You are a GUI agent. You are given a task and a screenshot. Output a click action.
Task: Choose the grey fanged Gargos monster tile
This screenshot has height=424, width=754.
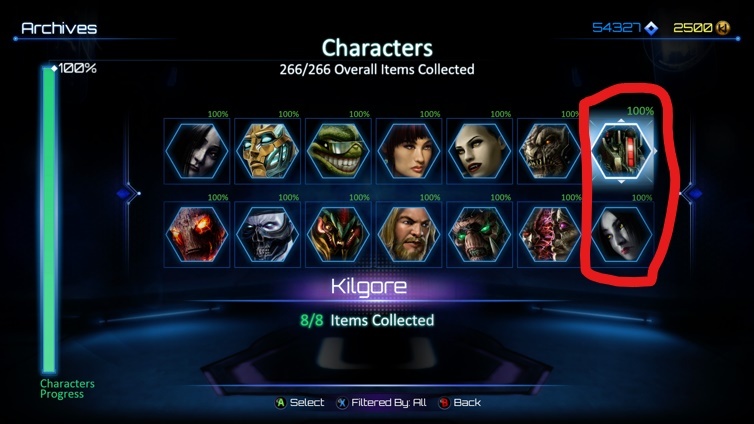(x=548, y=150)
